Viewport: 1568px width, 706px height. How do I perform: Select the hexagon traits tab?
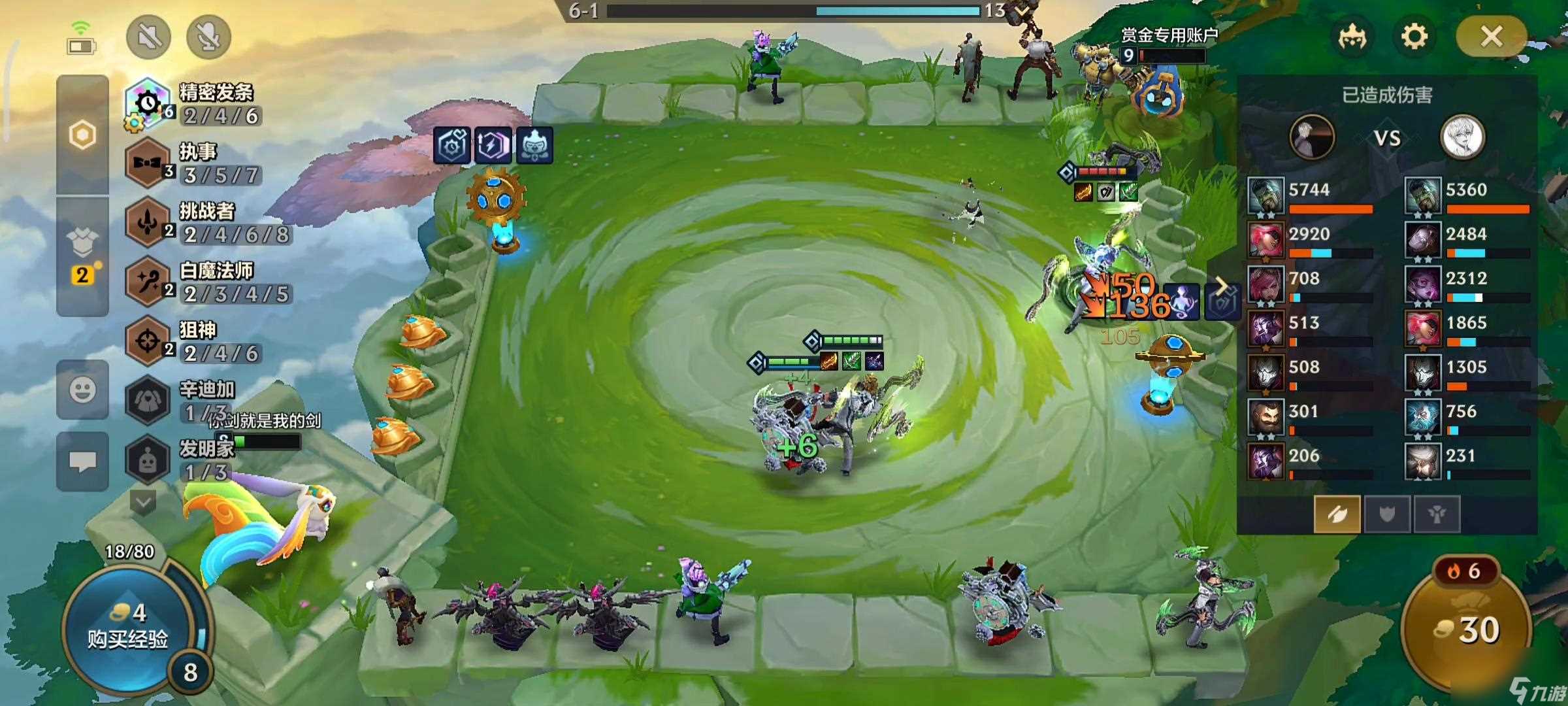click(82, 135)
